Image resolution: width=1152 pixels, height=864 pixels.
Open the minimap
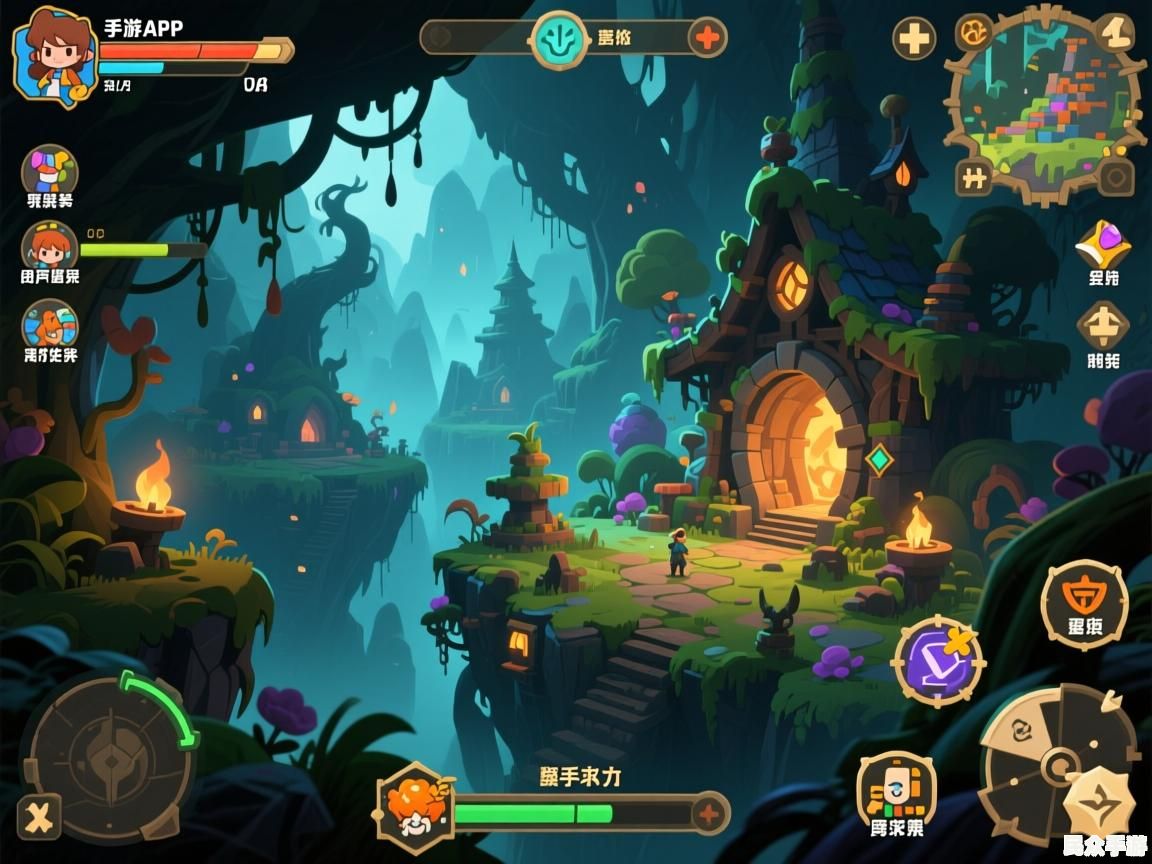[1044, 104]
